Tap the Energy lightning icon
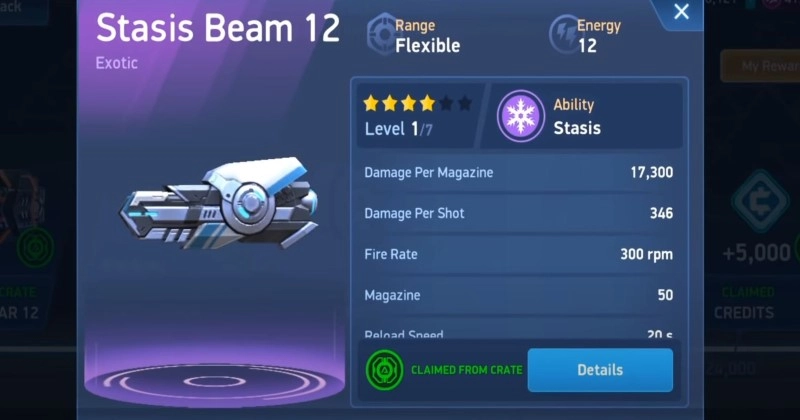Image resolution: width=800 pixels, height=420 pixels. (x=563, y=34)
